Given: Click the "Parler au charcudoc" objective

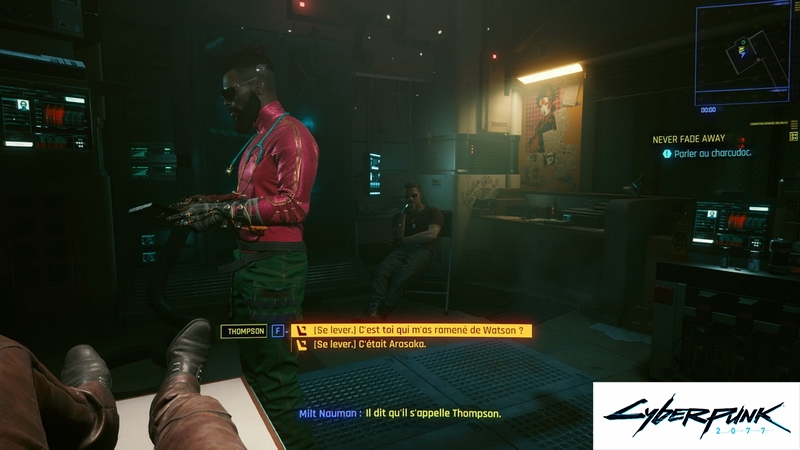Looking at the screenshot, I should click(712, 154).
